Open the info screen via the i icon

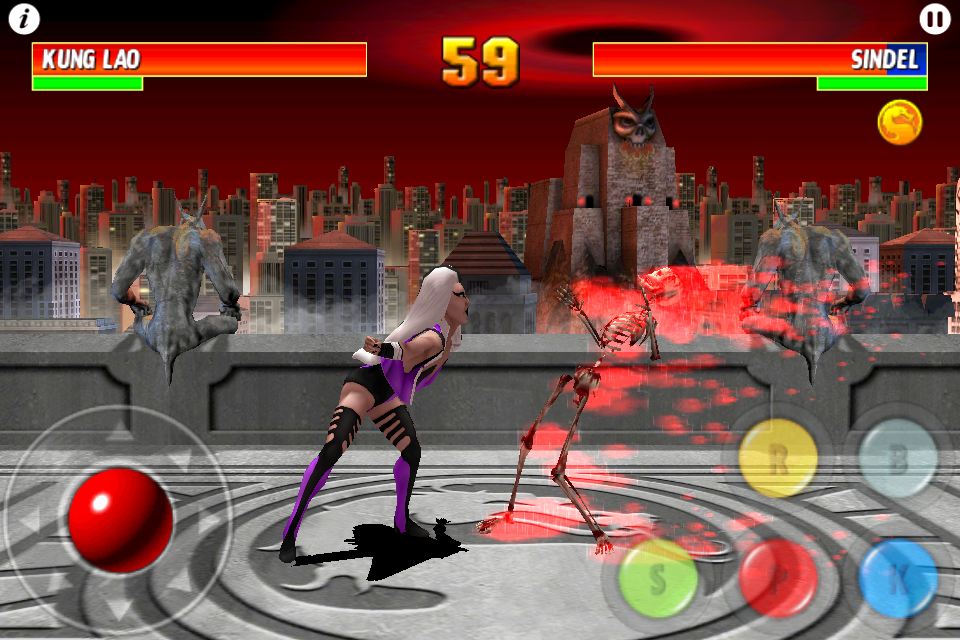coord(24,19)
